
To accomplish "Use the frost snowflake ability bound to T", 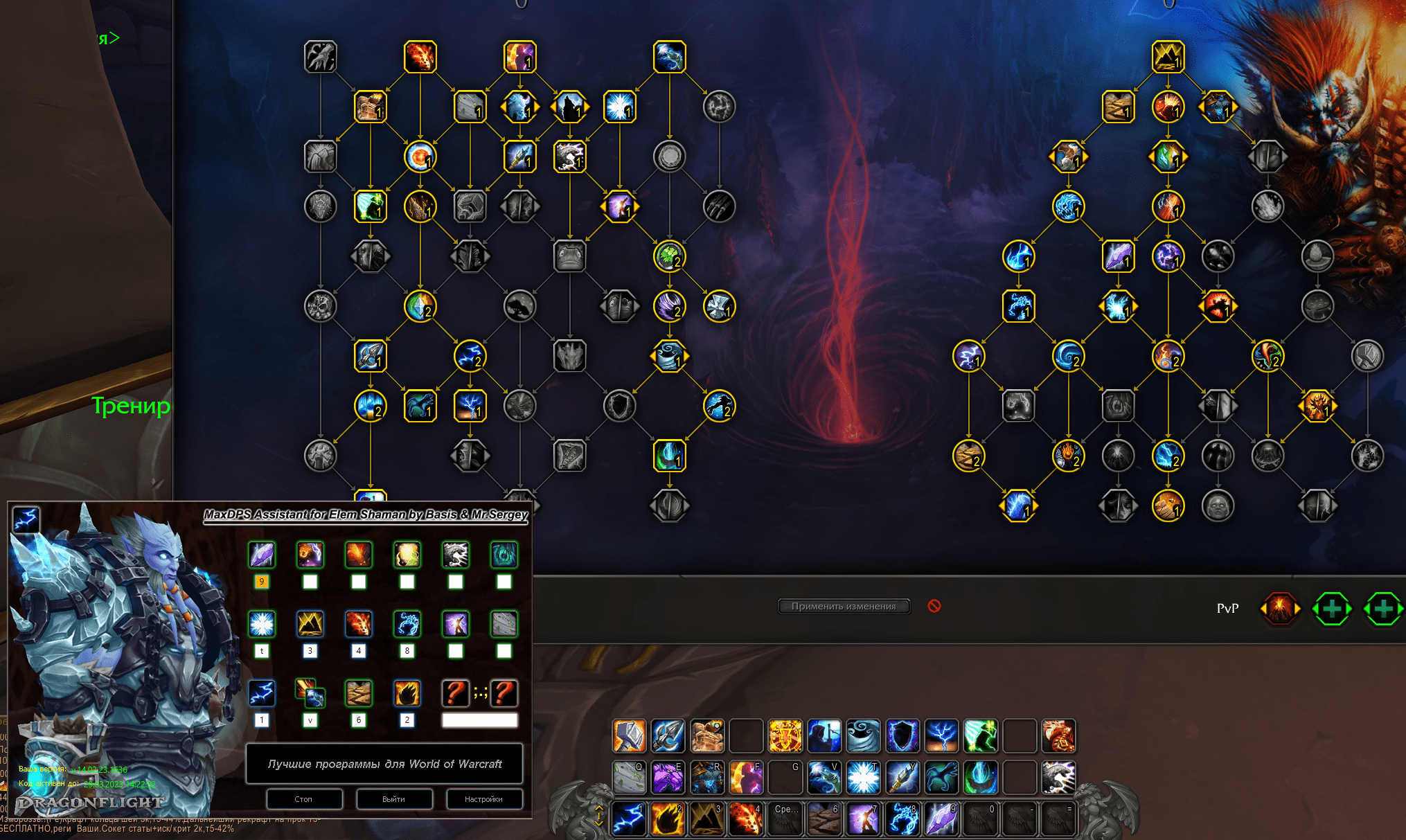I will (863, 777).
